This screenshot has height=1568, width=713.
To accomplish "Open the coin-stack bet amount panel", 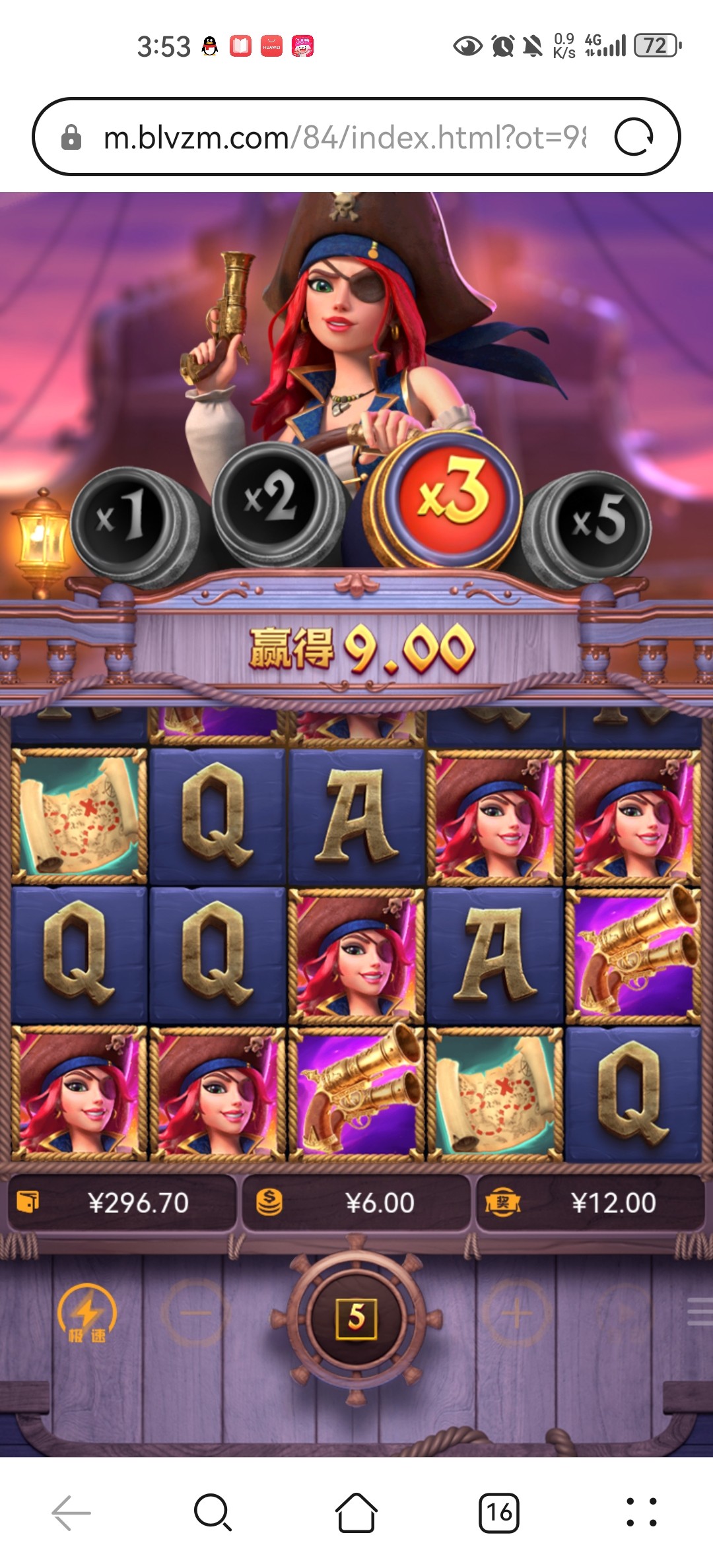I will point(356,1203).
